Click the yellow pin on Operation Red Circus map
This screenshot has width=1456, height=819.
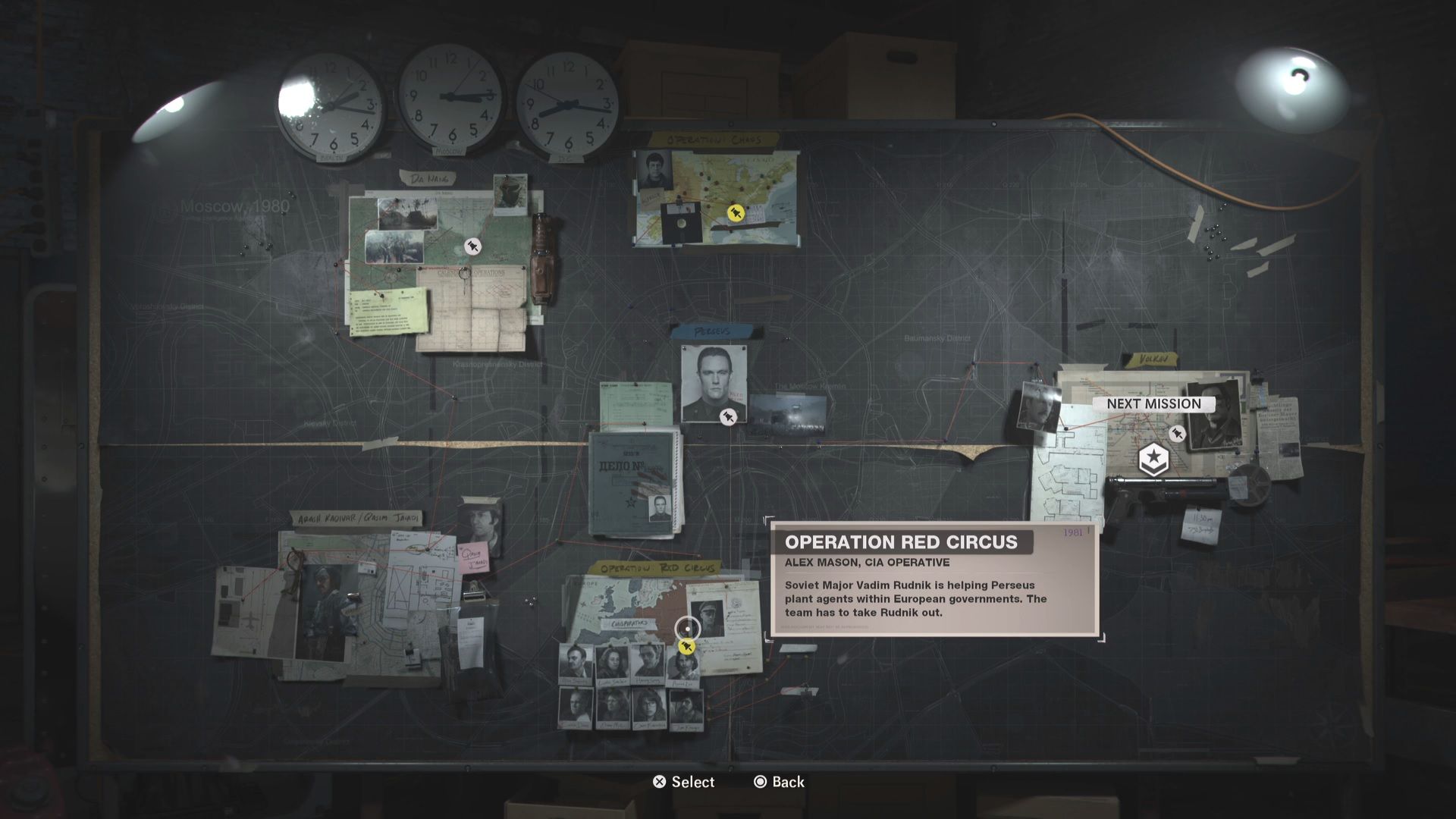pos(686,647)
